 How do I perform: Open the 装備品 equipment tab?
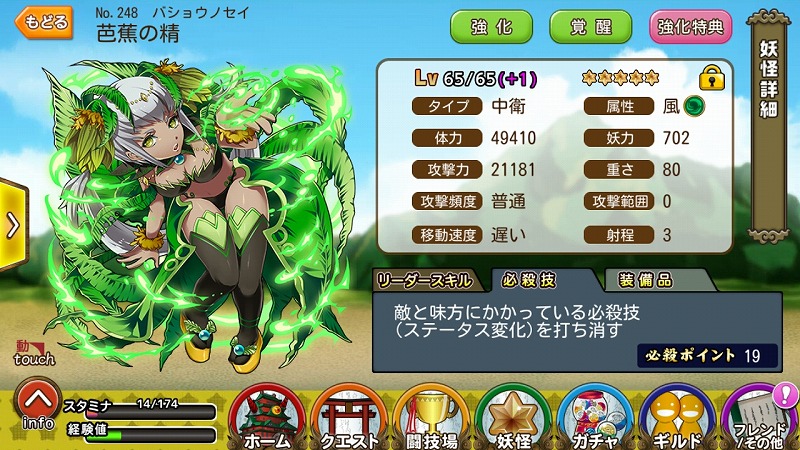pos(644,280)
